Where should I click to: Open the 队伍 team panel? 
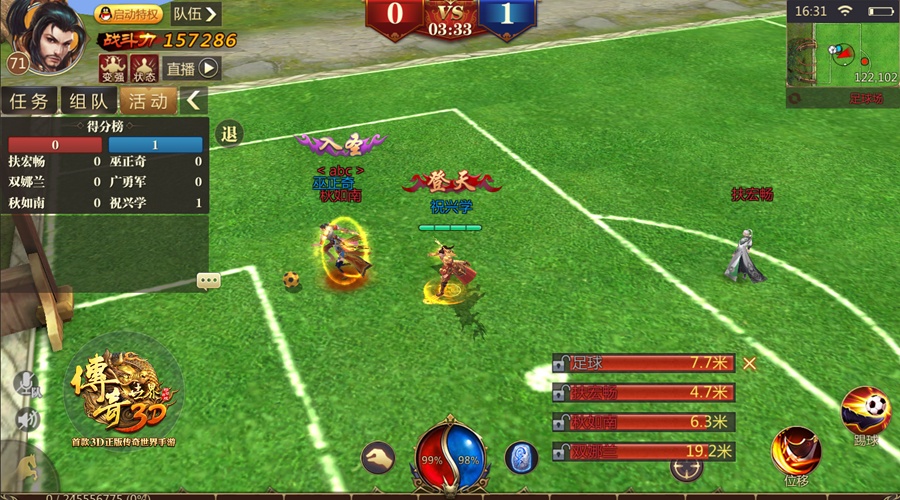195,14
